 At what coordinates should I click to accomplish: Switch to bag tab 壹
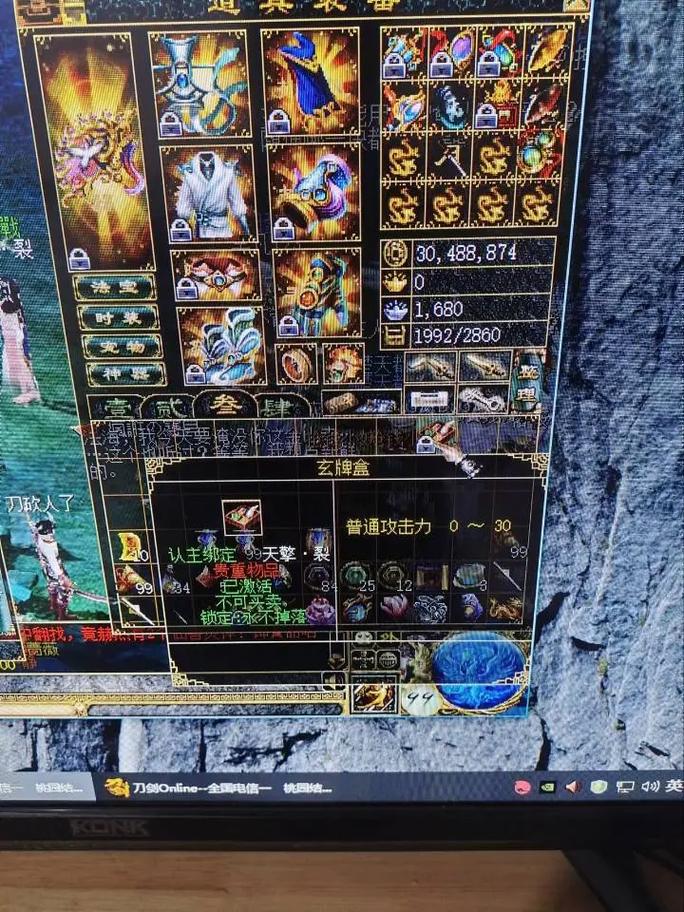point(115,408)
